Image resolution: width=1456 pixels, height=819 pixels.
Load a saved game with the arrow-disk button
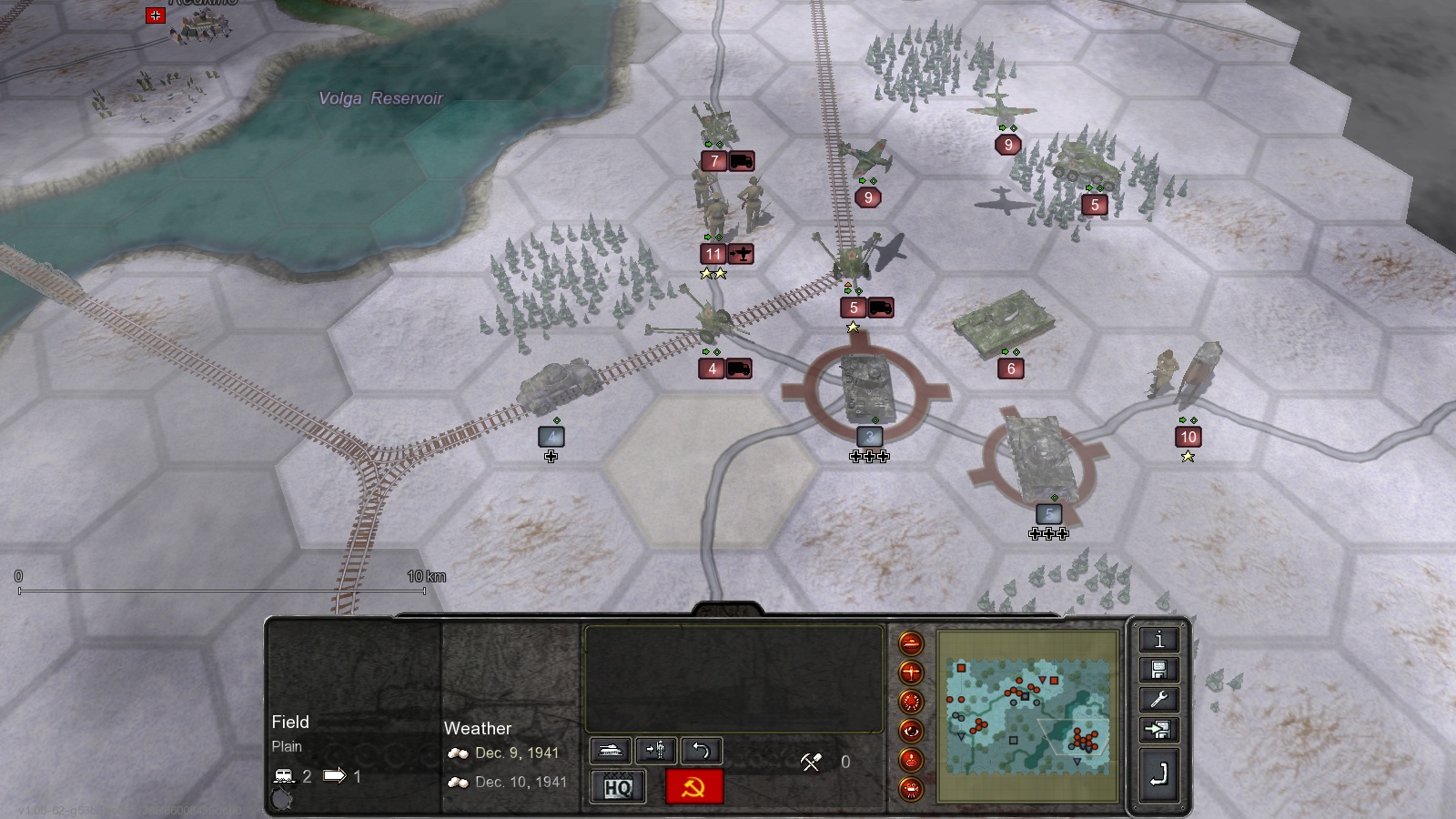pyautogui.click(x=1158, y=730)
